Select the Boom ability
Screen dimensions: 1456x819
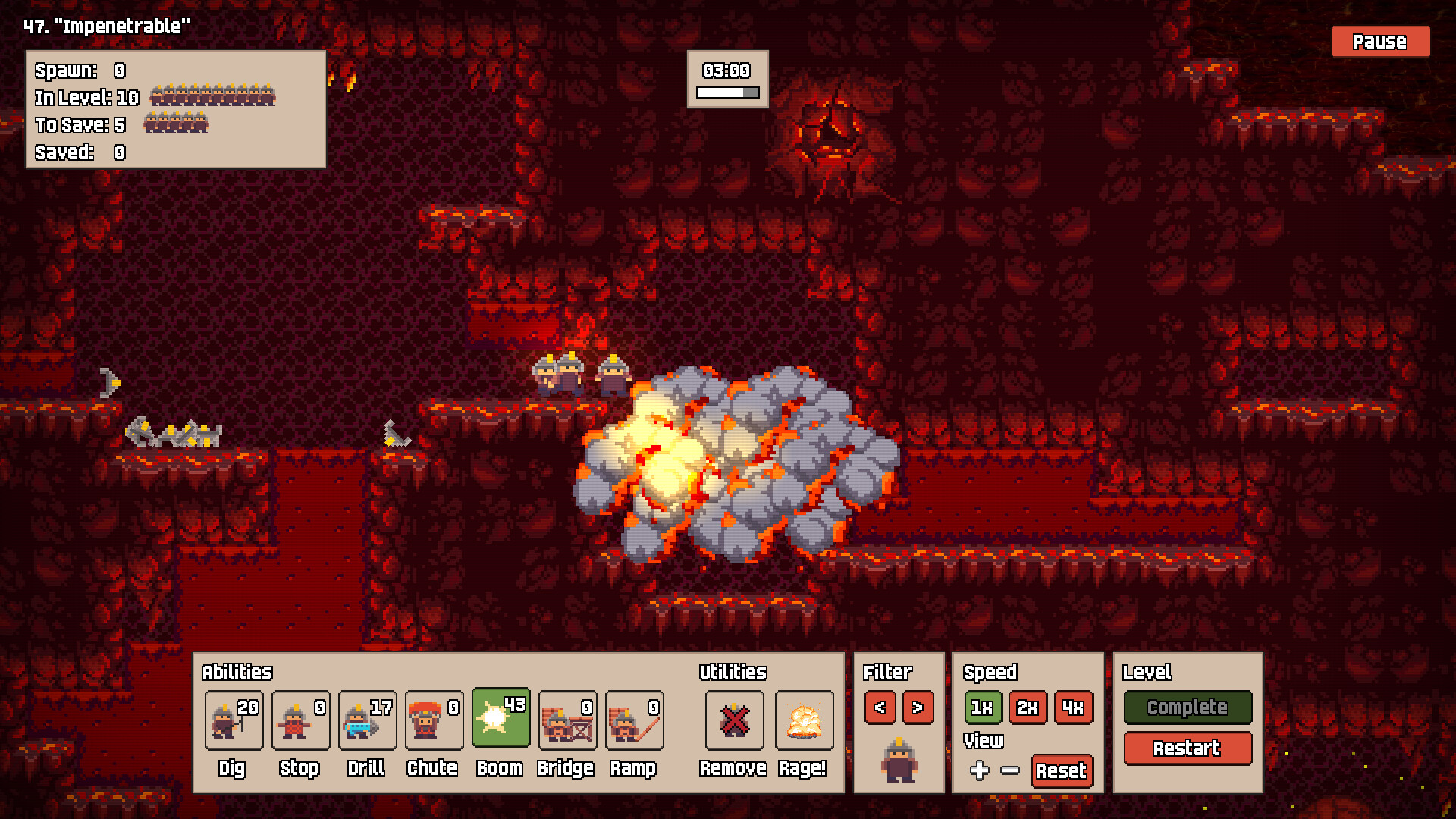500,717
